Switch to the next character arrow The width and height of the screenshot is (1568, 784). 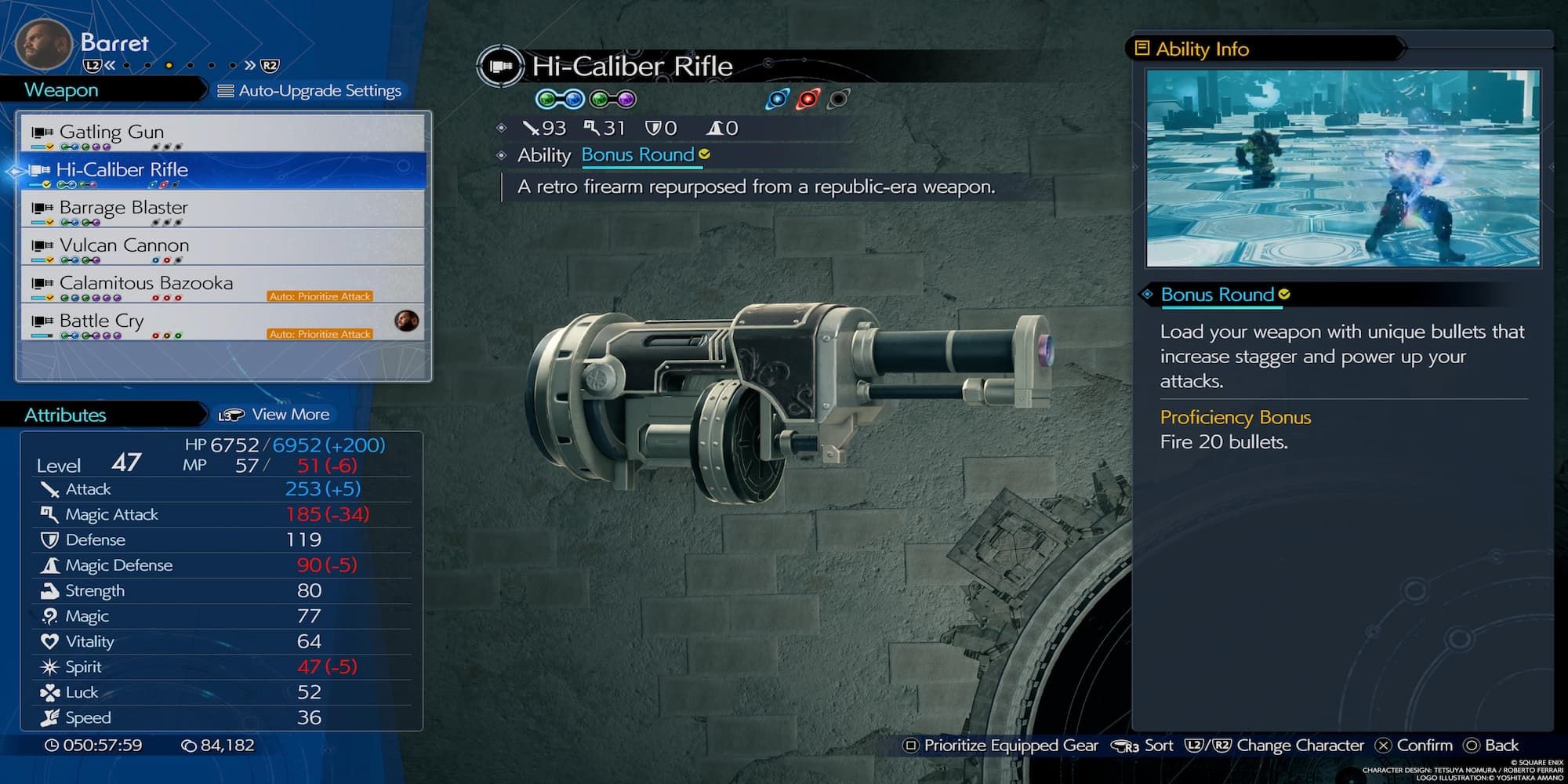tap(250, 66)
